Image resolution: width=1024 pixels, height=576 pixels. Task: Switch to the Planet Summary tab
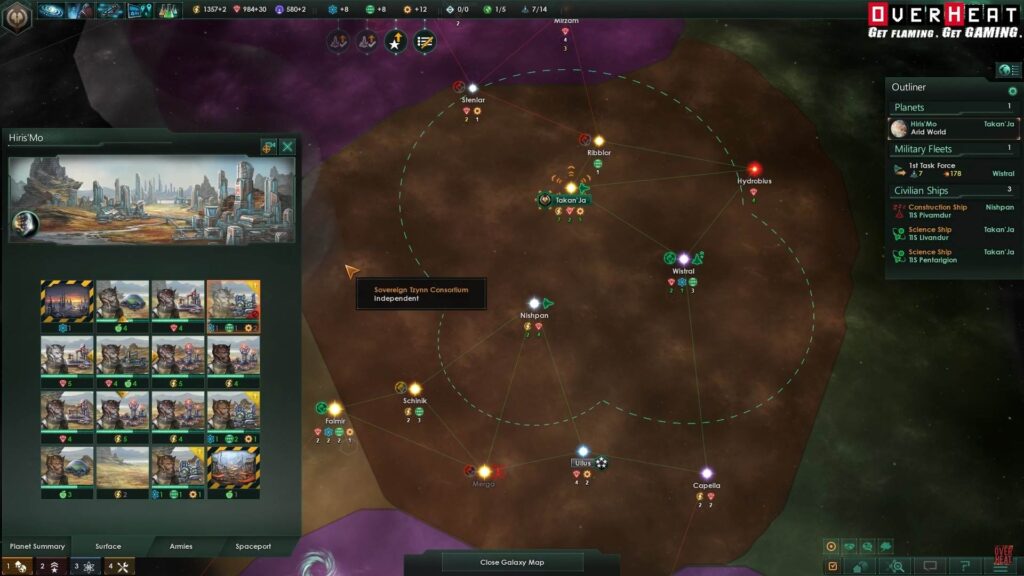pos(37,546)
